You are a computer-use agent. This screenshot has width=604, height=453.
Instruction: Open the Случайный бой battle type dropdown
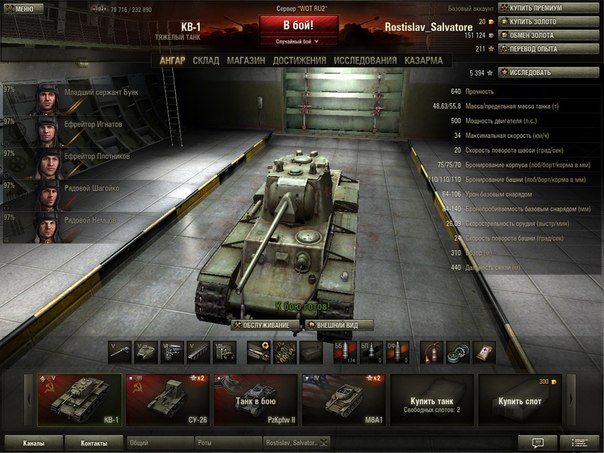pos(300,42)
